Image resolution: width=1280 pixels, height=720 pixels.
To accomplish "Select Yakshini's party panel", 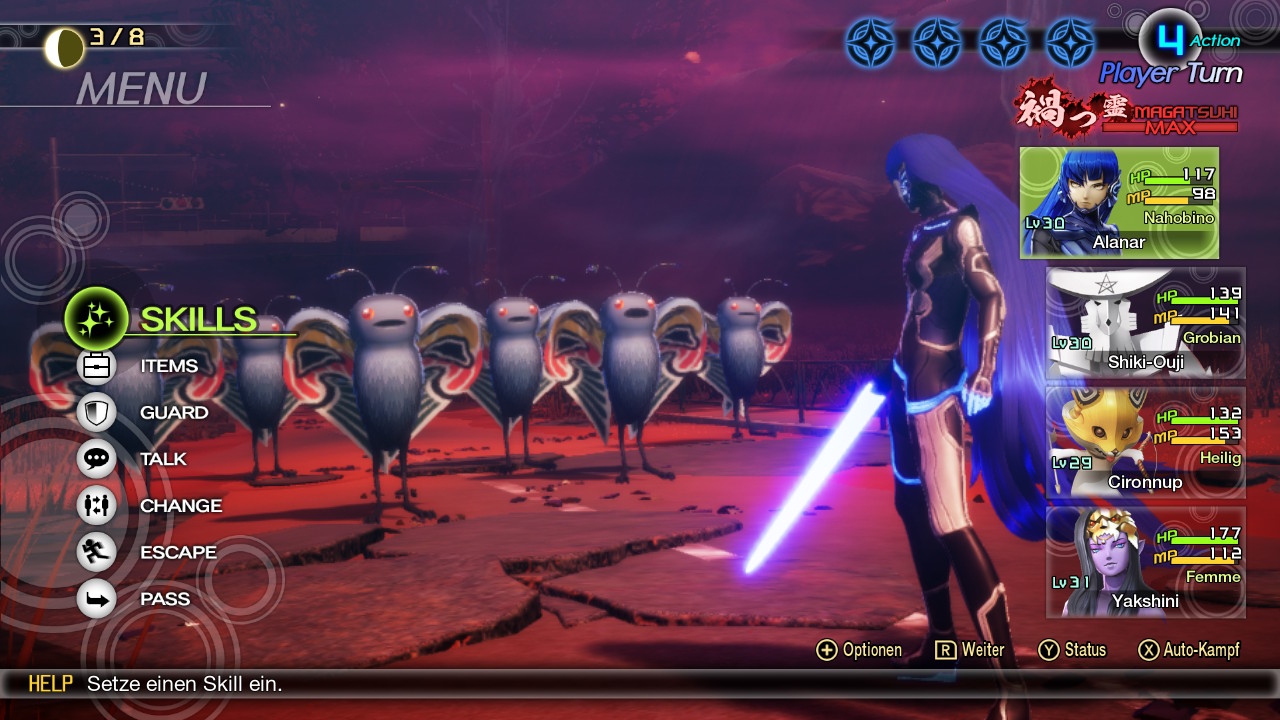I will 1145,562.
